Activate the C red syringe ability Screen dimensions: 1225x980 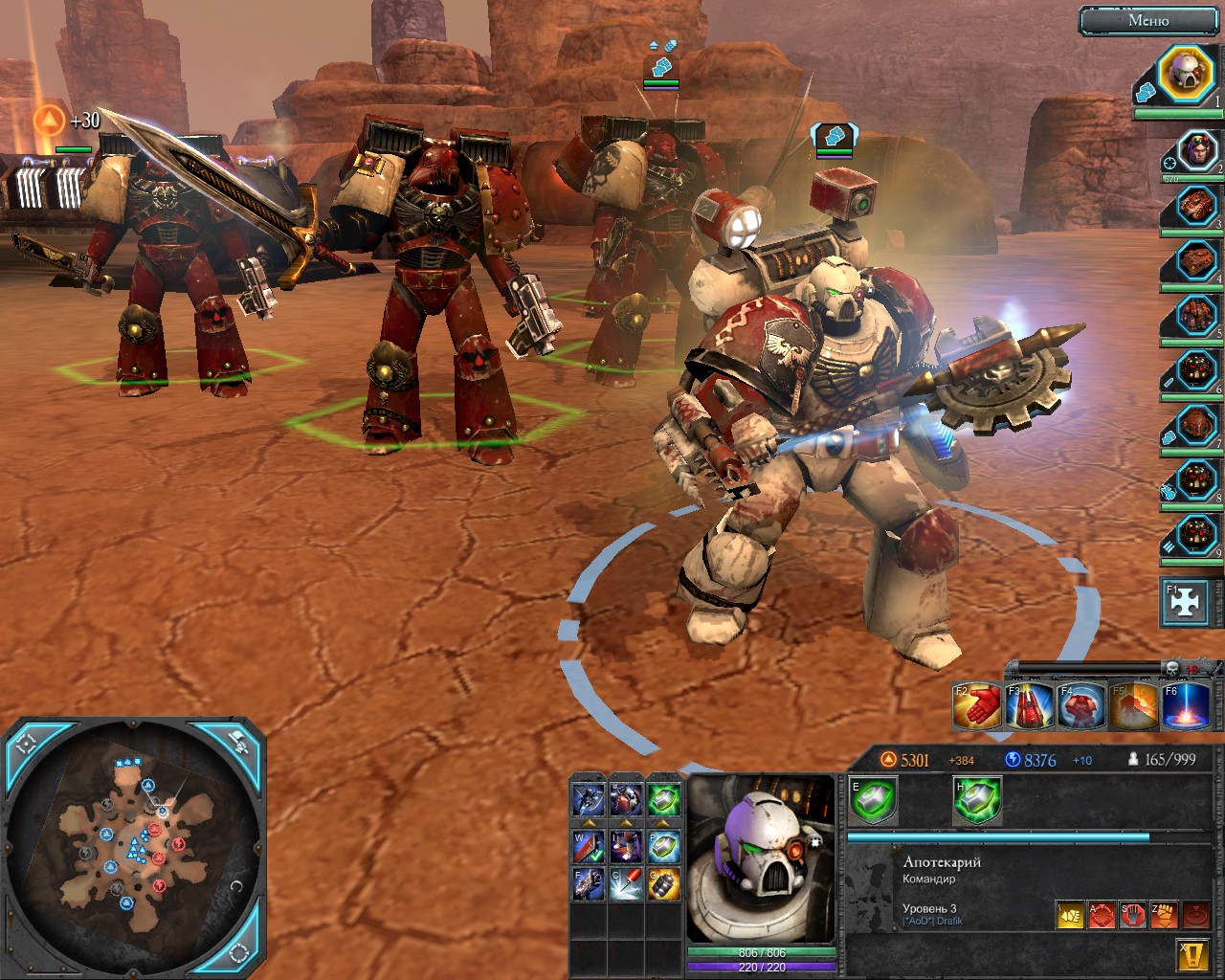click(x=627, y=885)
